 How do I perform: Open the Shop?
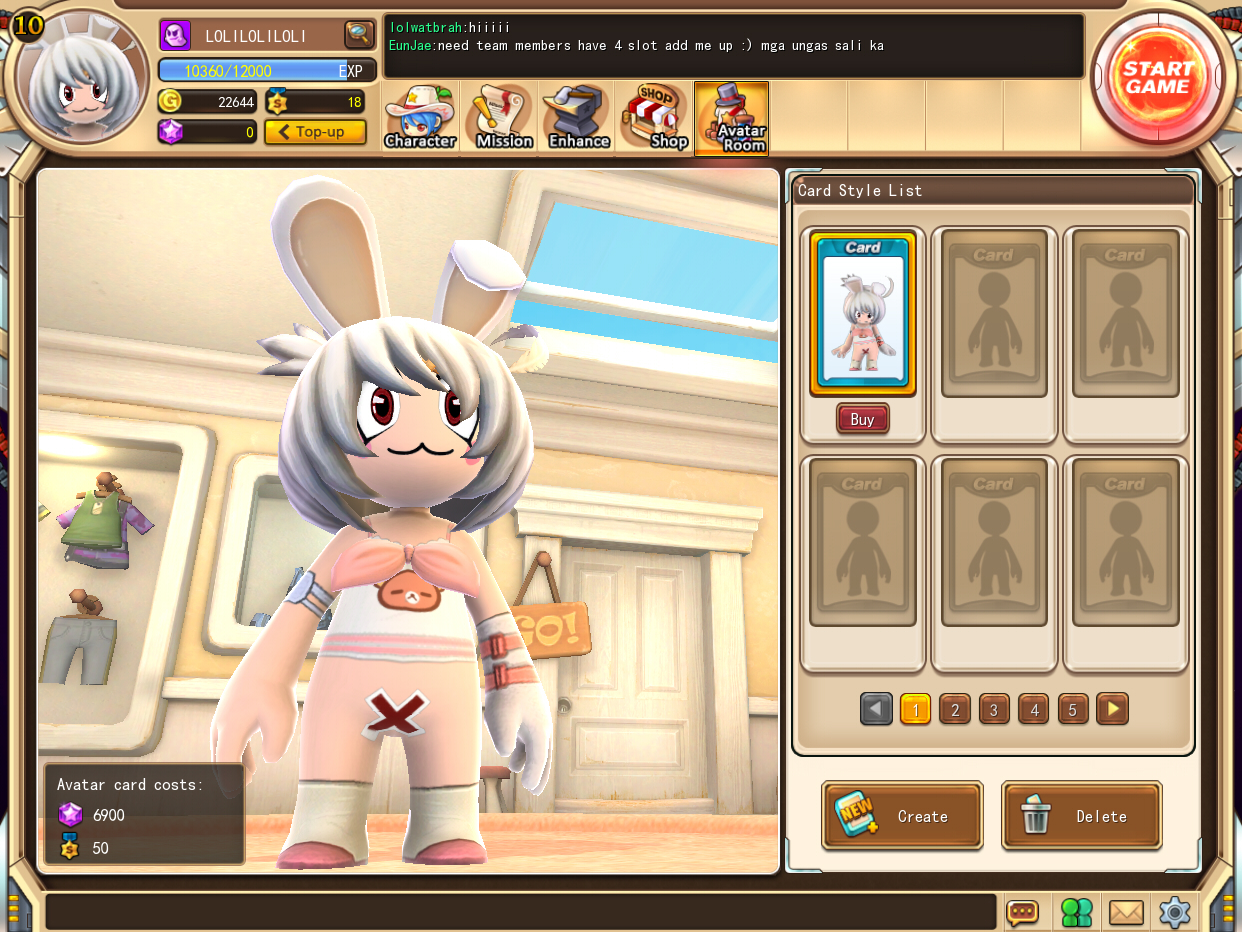point(656,118)
